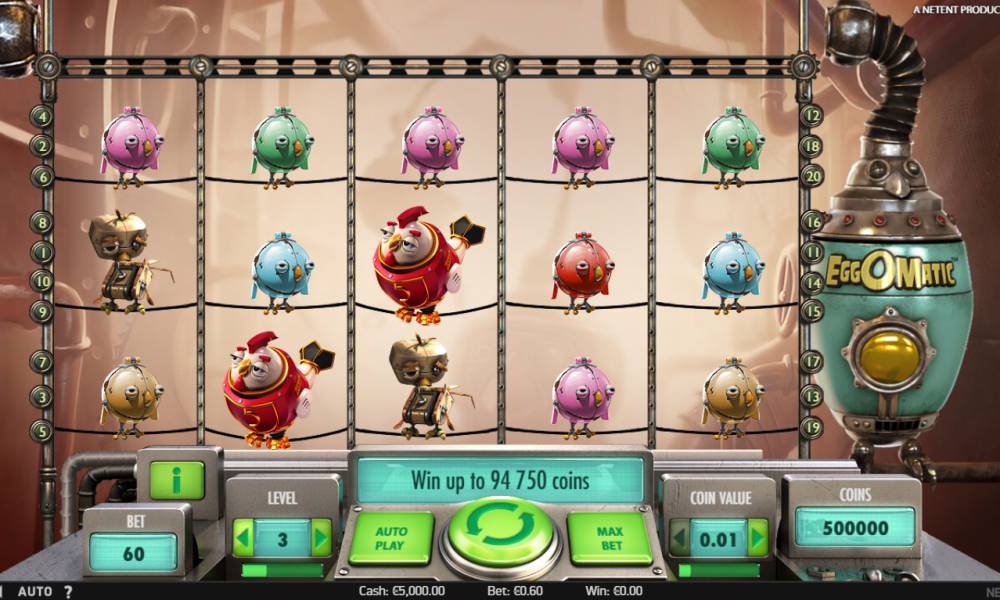The height and width of the screenshot is (600, 1000).
Task: Place the Max Bet
Action: coord(609,538)
